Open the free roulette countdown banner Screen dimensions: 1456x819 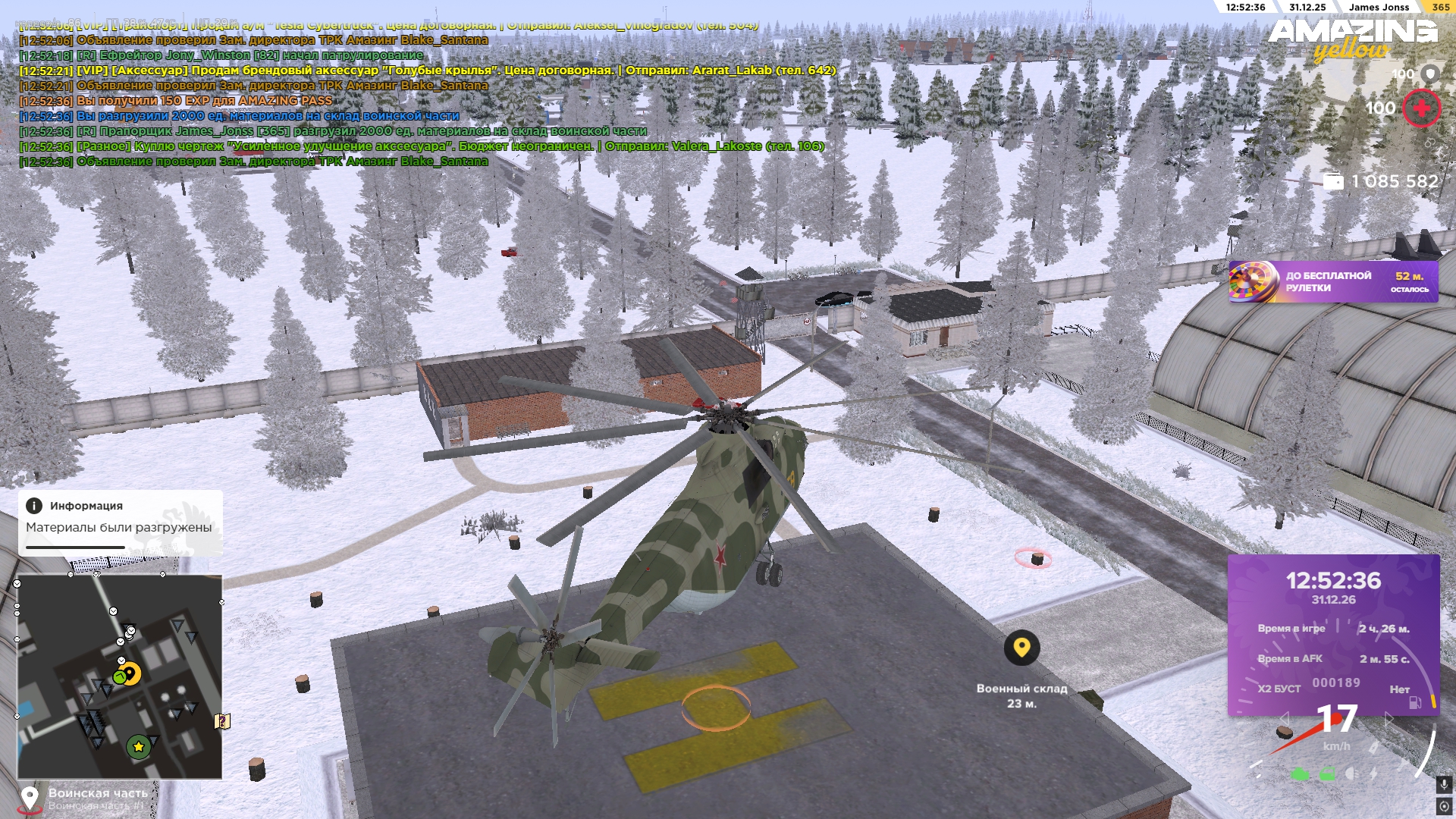[x=1333, y=282]
